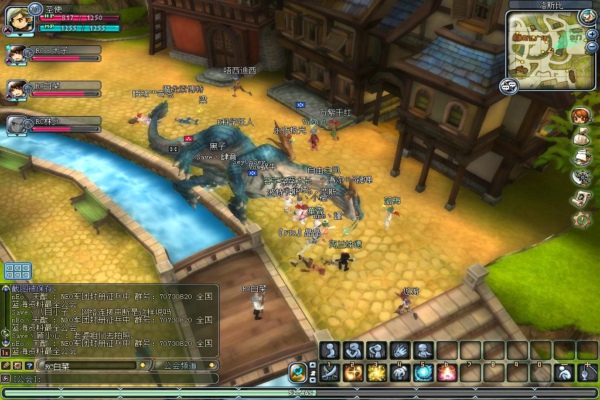Select the first party member frame

(53, 54)
